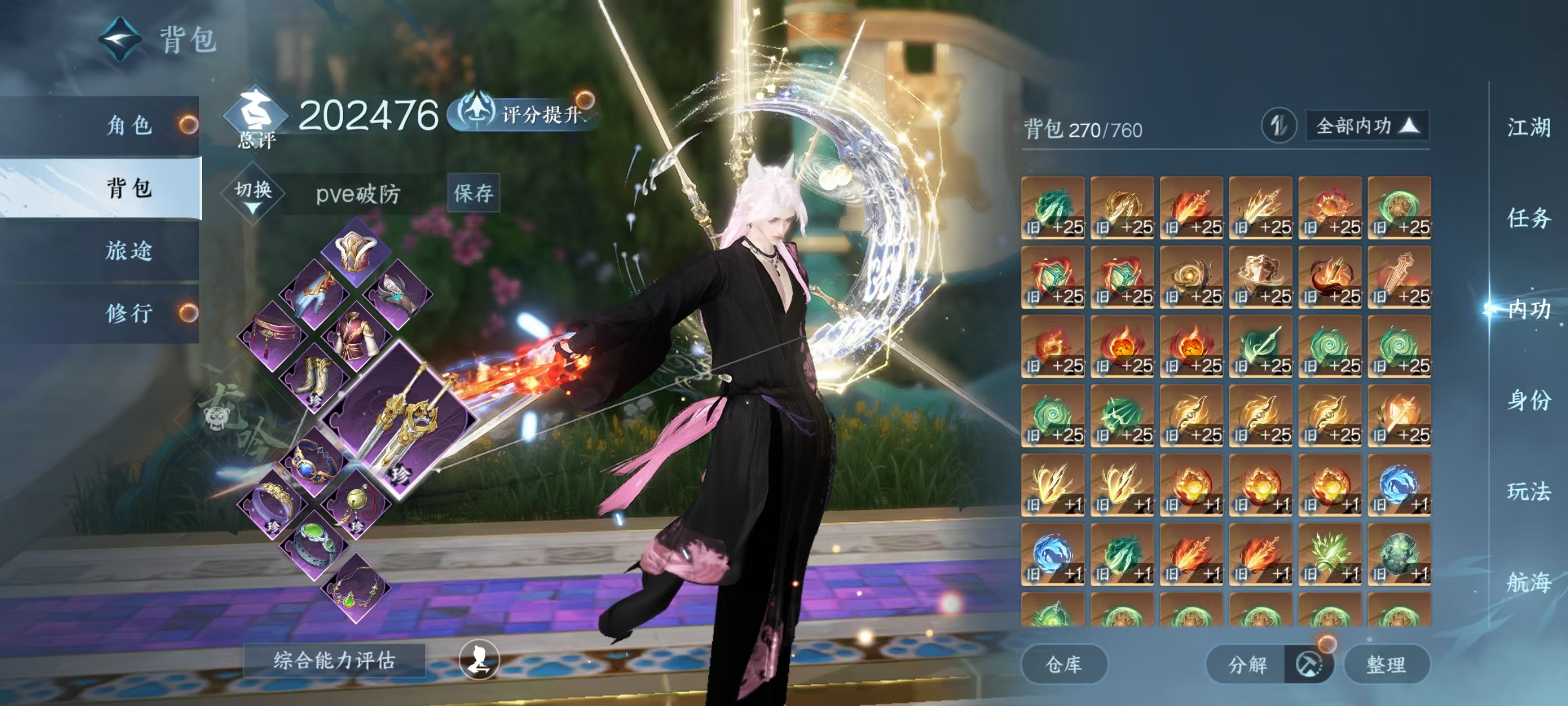Open the 角色 character tab
The width and height of the screenshot is (1568, 706).
129,126
